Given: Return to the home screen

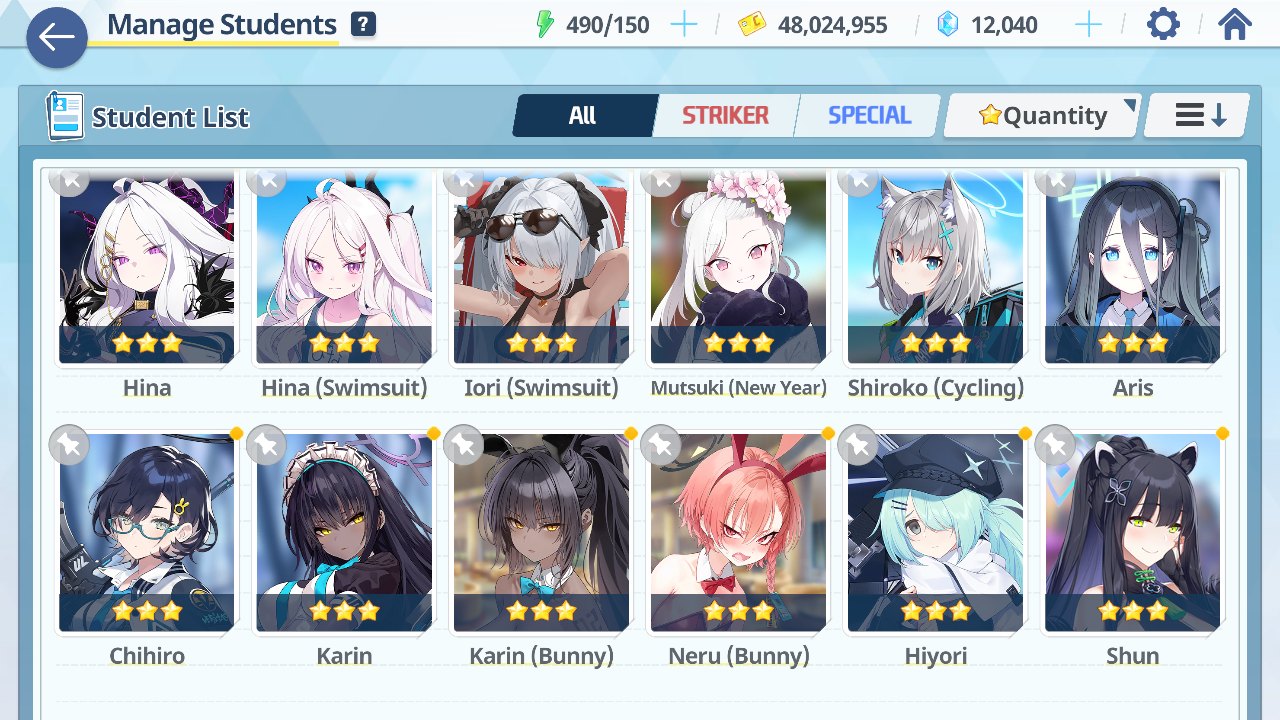Looking at the screenshot, I should [x=1235, y=25].
